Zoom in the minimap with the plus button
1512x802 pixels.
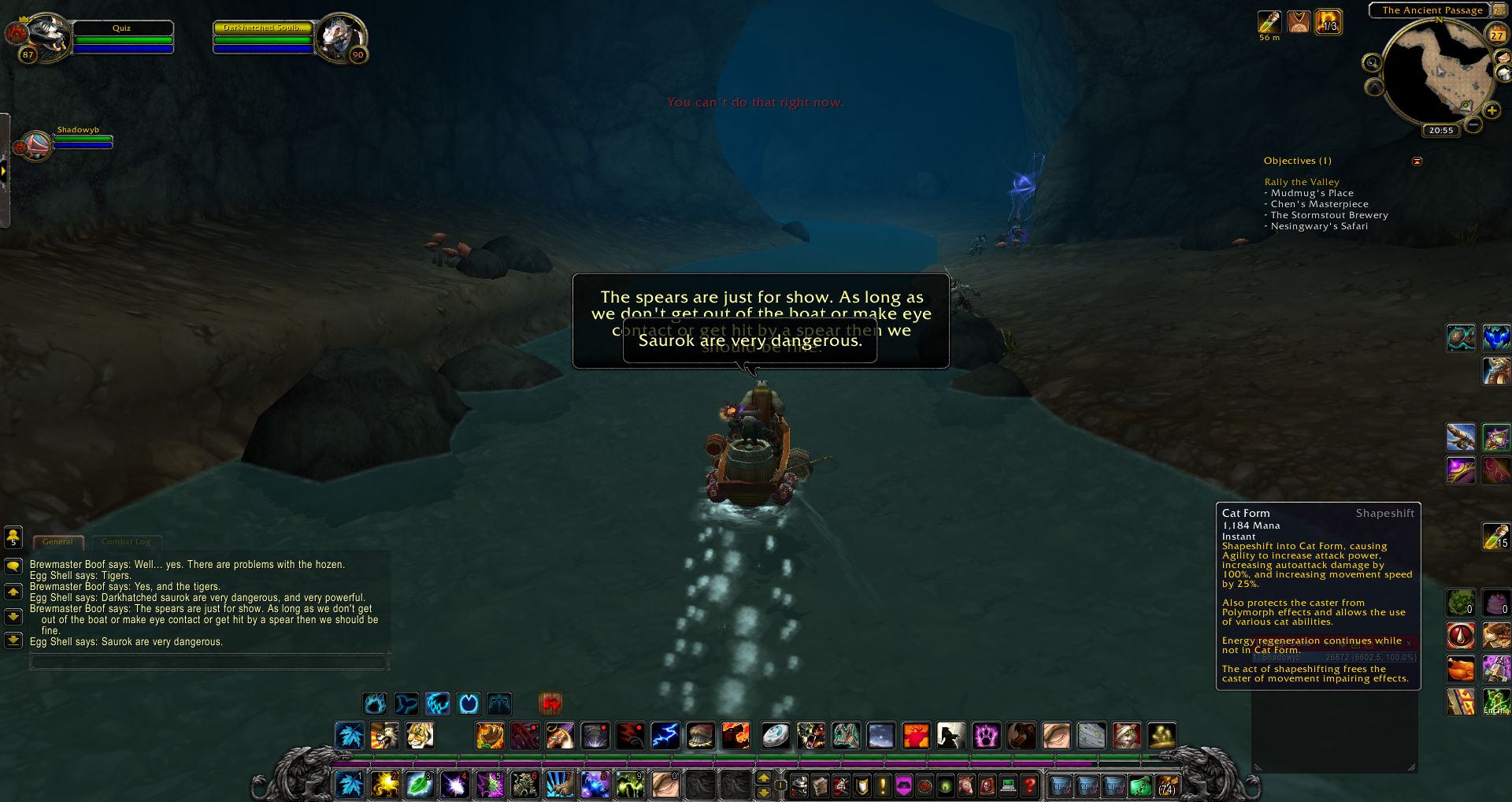1492,111
